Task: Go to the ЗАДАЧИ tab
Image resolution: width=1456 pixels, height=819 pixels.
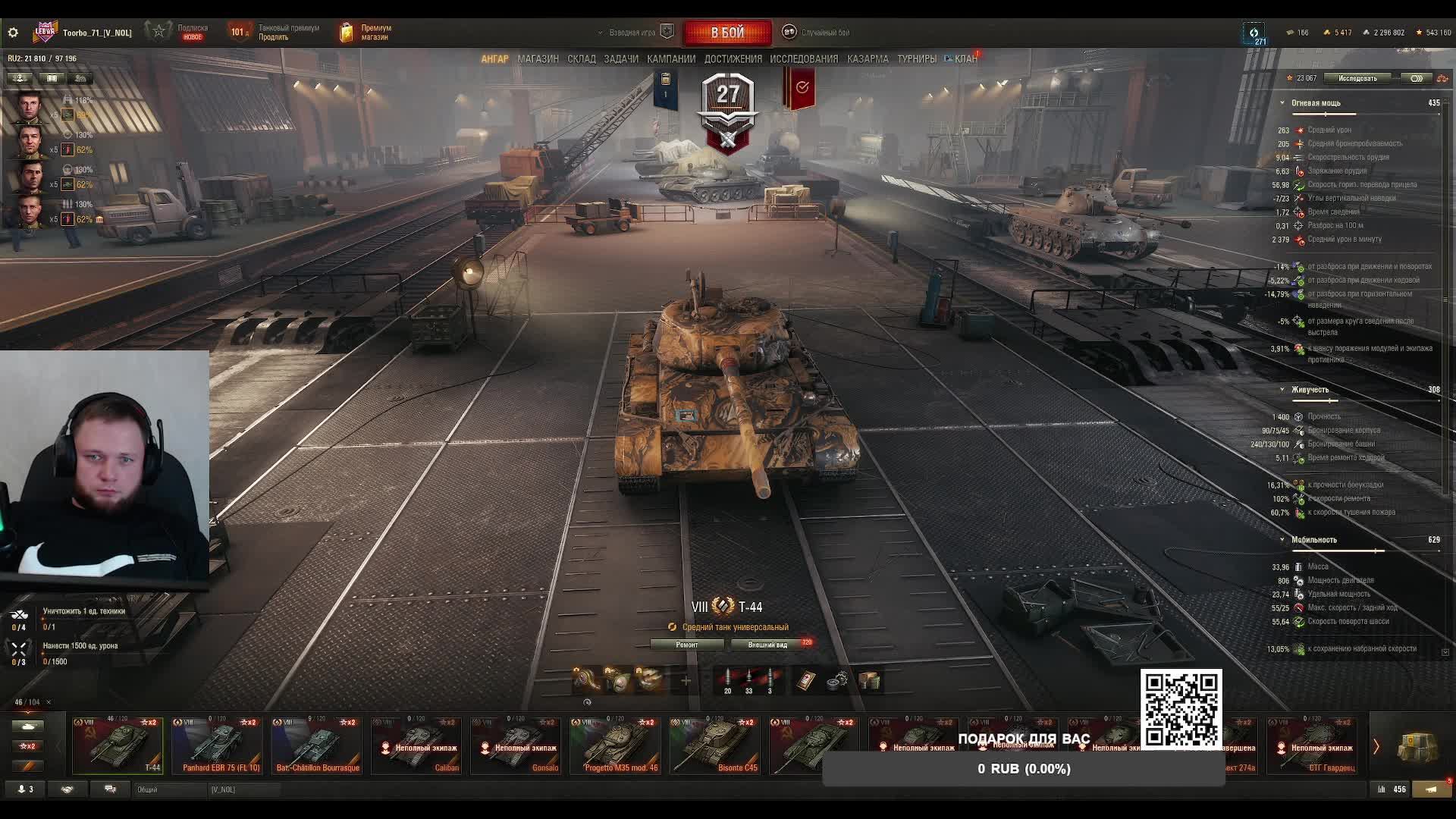Action: tap(621, 58)
